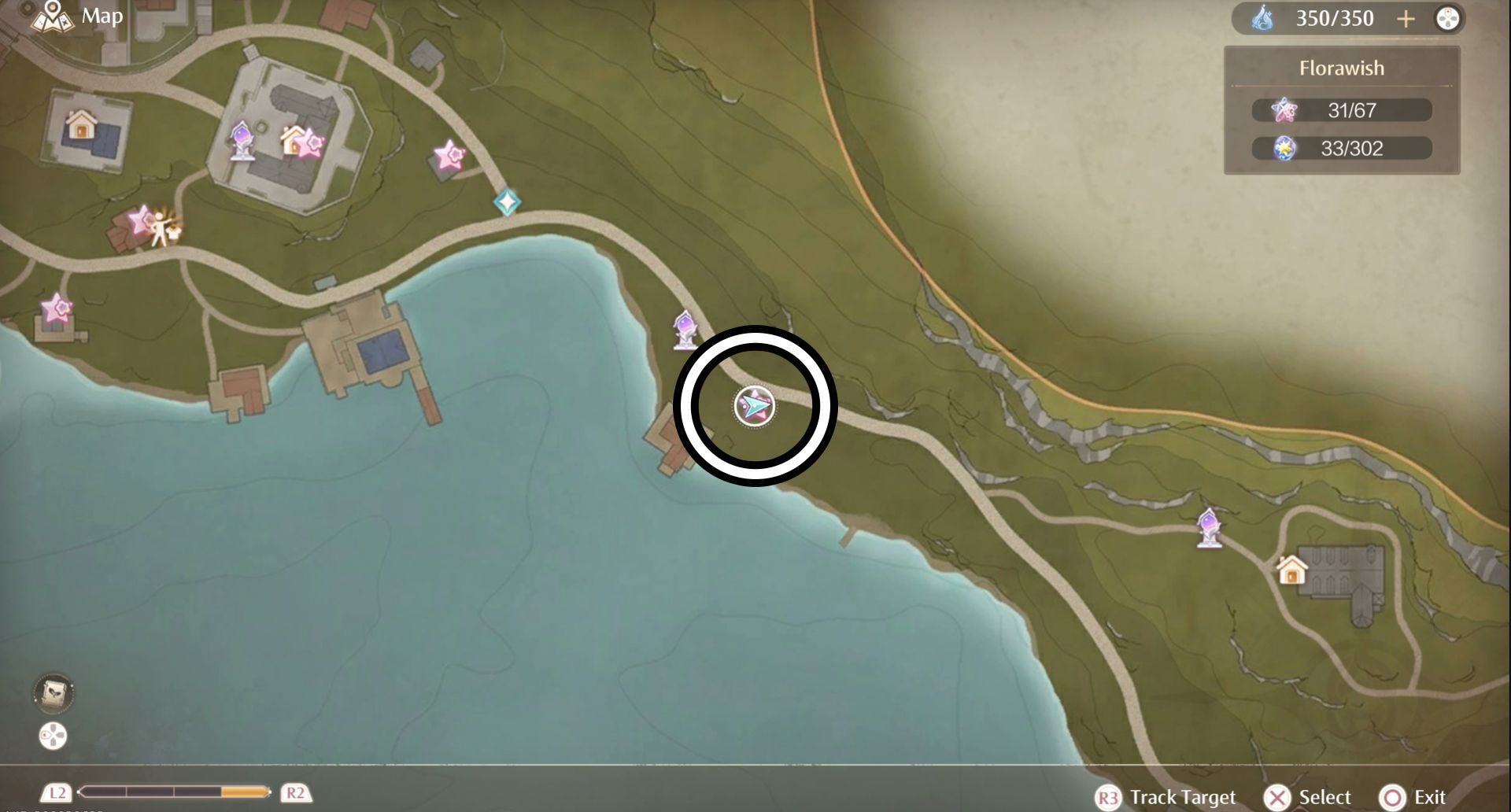
Task: Open the round icon right of the energy counter
Action: tap(1447, 19)
